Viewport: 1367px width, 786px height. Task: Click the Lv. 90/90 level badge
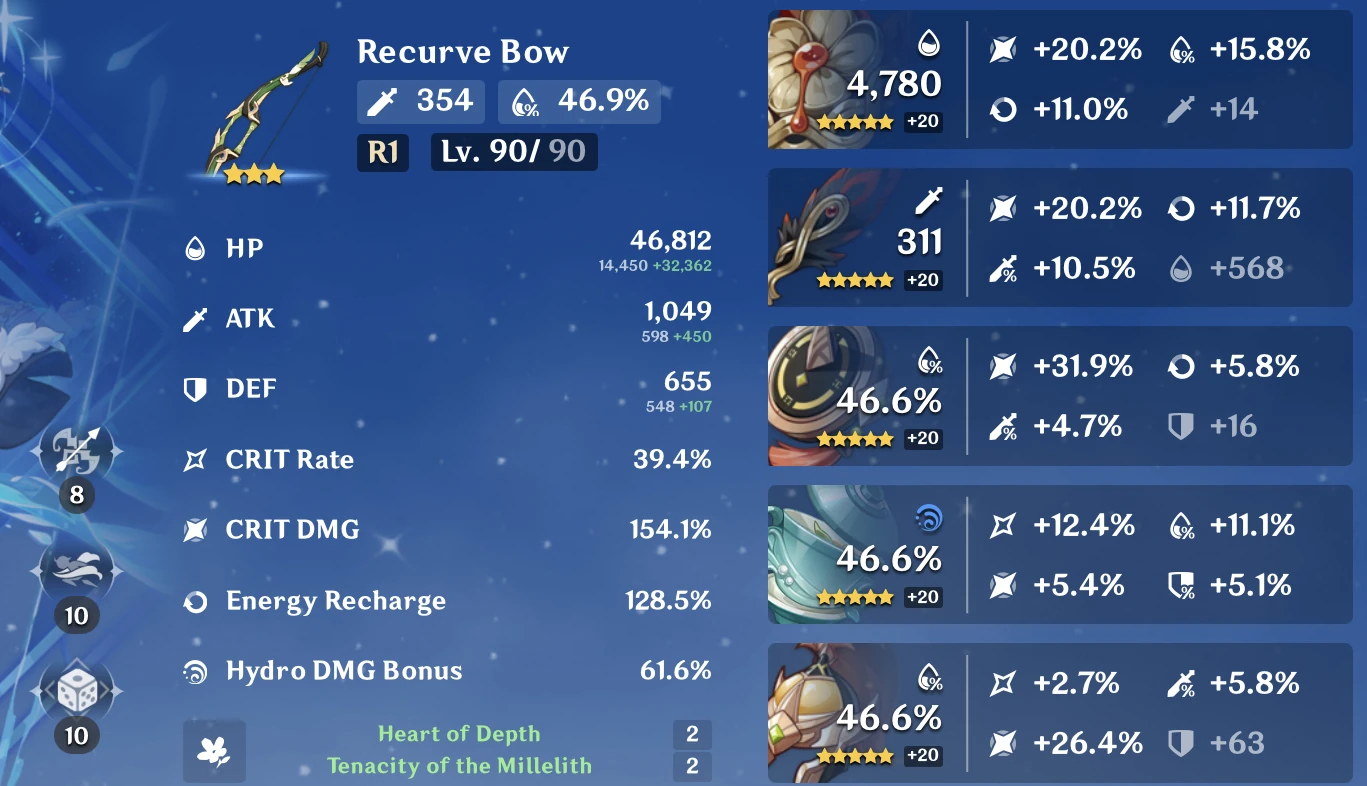point(513,152)
